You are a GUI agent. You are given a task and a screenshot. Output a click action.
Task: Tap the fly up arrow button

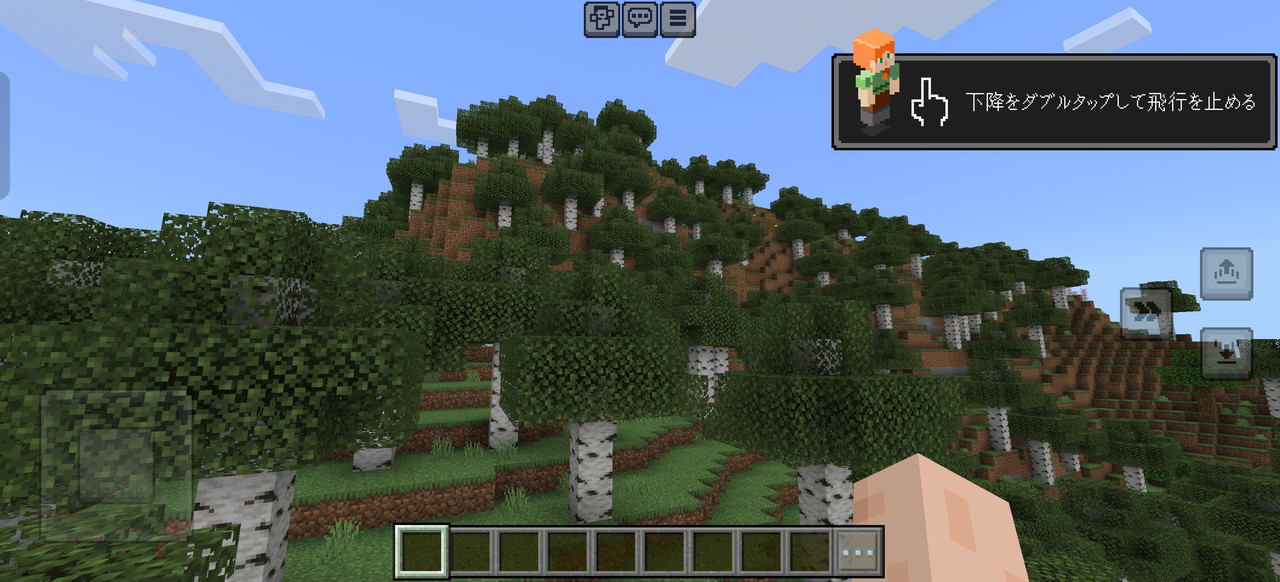(x=1226, y=273)
